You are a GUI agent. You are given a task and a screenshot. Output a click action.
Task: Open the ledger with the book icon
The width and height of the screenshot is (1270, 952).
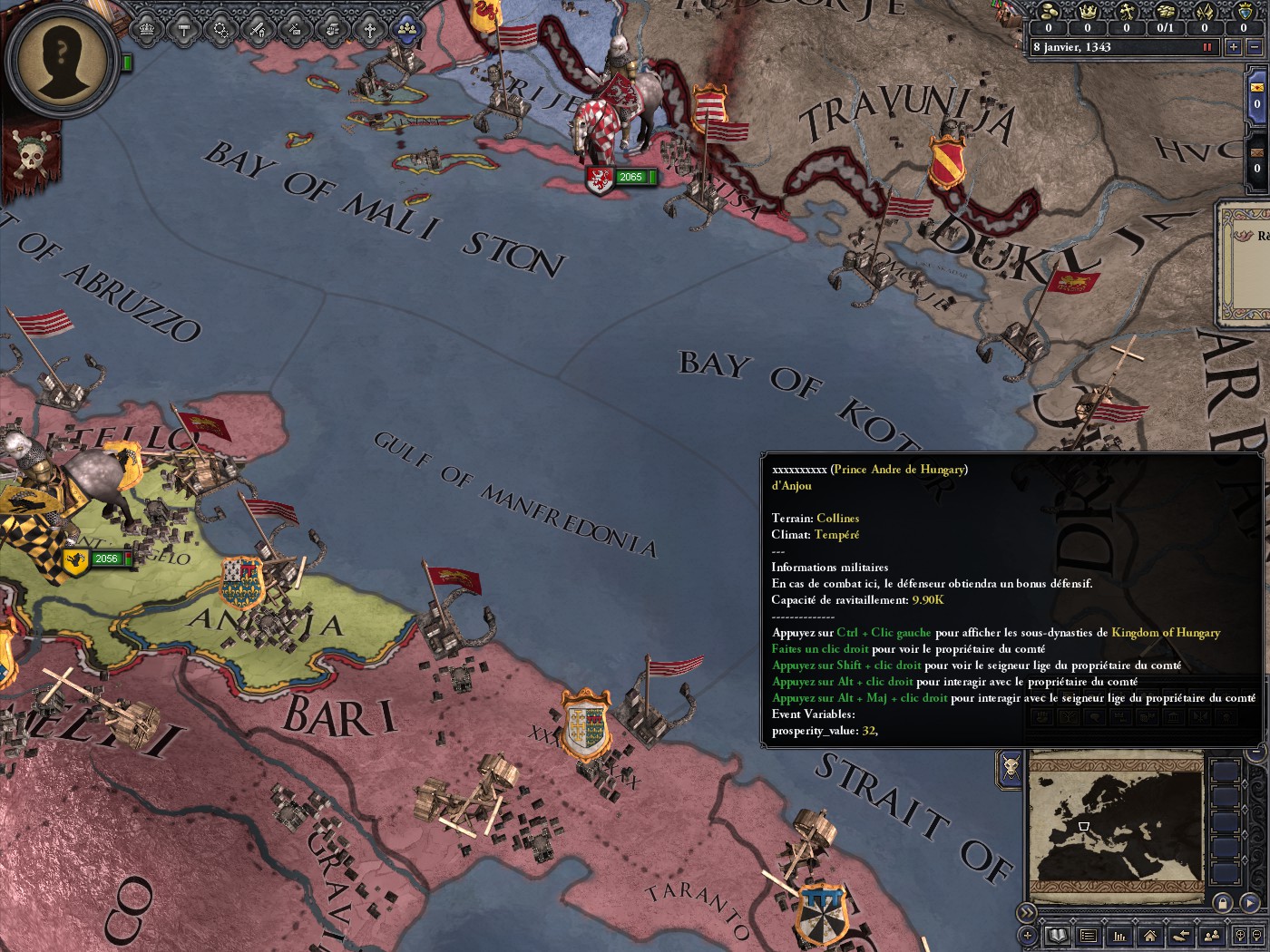1058,937
